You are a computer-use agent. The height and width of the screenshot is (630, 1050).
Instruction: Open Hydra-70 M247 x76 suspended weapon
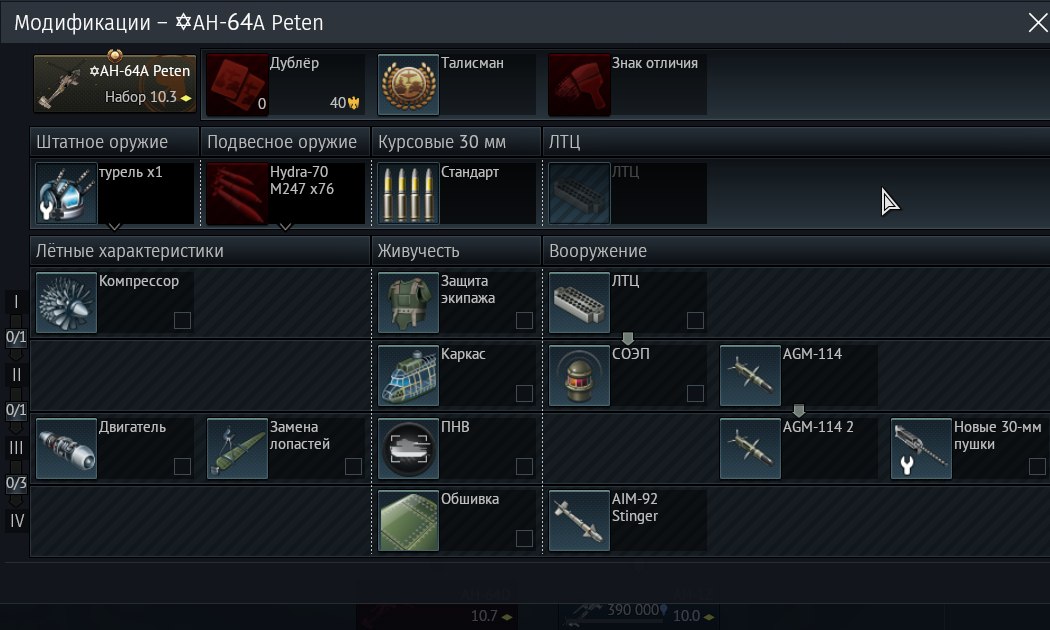click(285, 193)
